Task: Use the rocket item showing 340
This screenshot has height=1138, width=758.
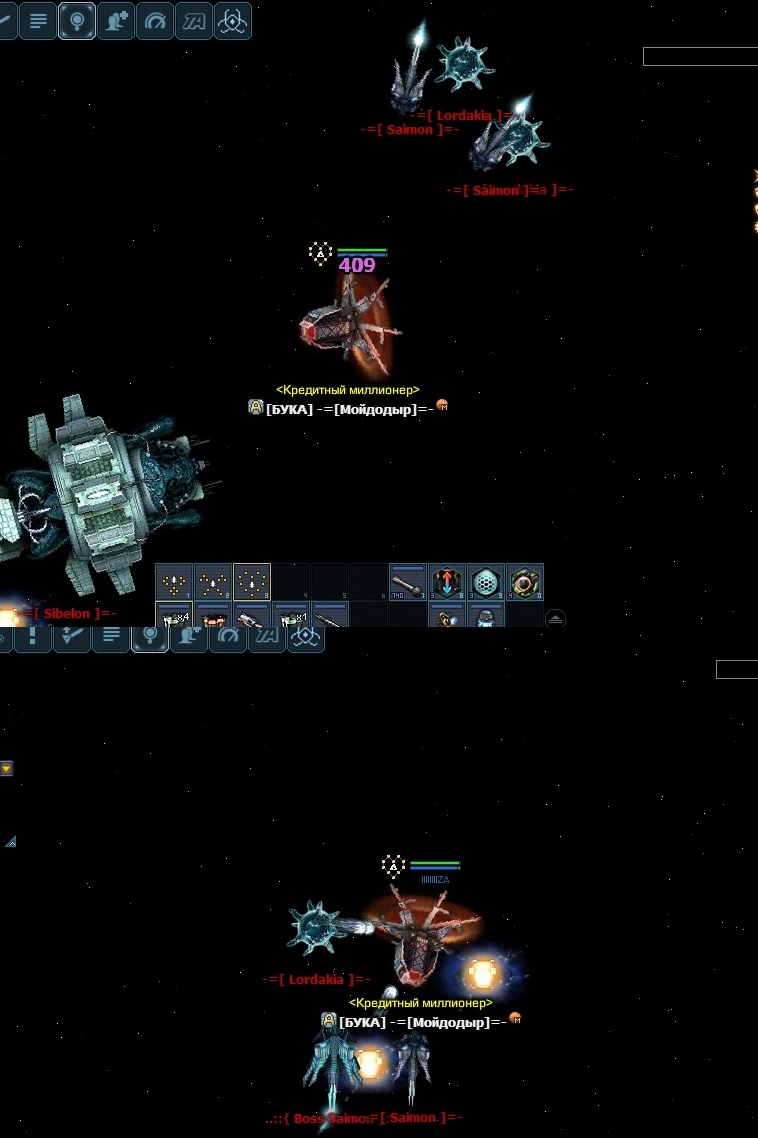Action: pos(408,581)
